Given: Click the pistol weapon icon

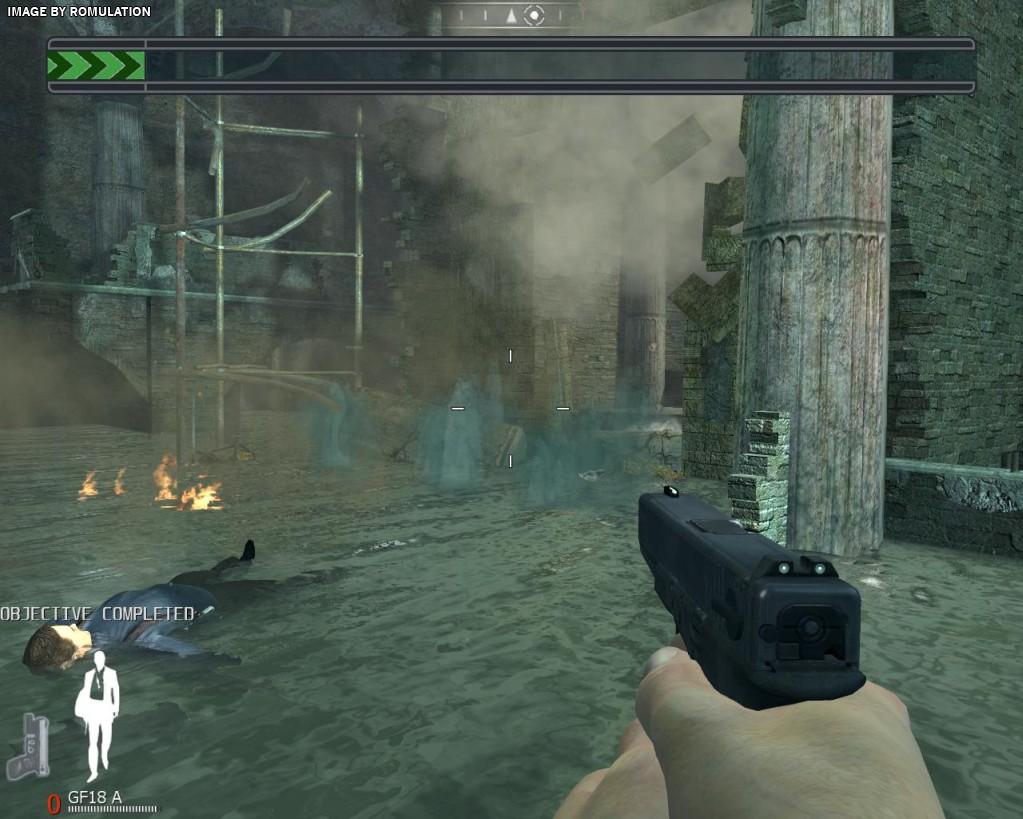Looking at the screenshot, I should (29, 746).
